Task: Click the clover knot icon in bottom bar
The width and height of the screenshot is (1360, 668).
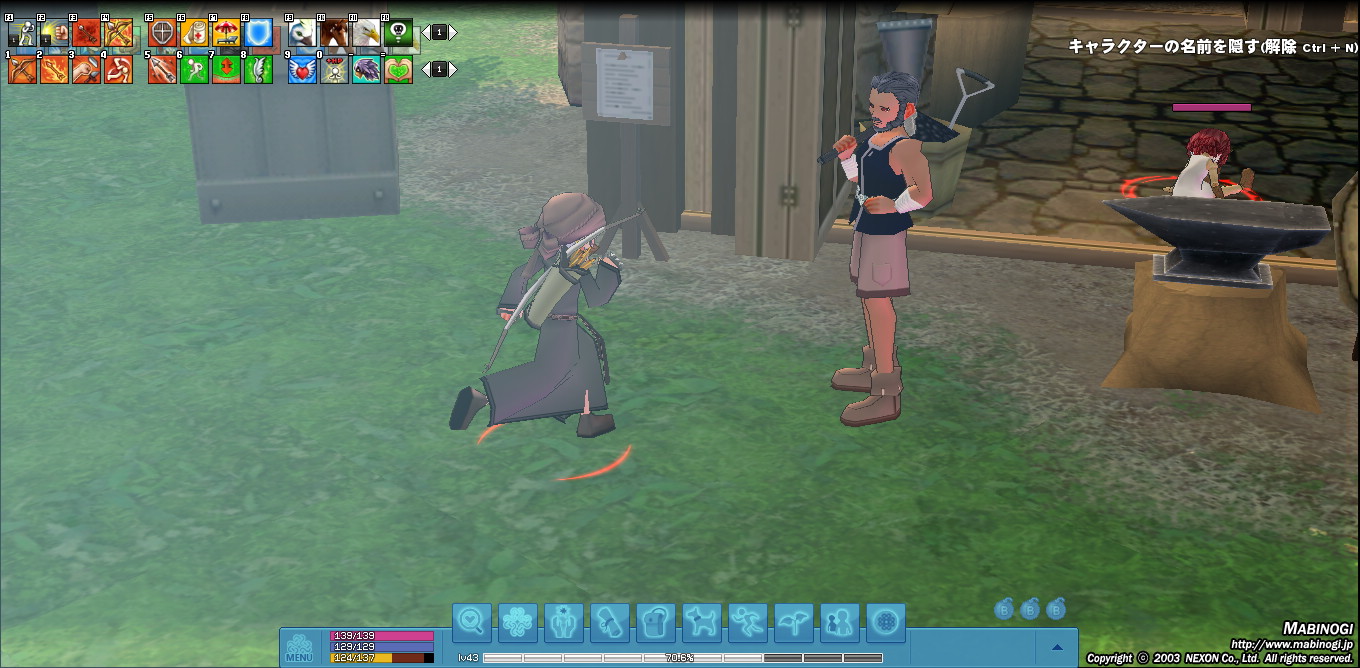Action: (517, 623)
